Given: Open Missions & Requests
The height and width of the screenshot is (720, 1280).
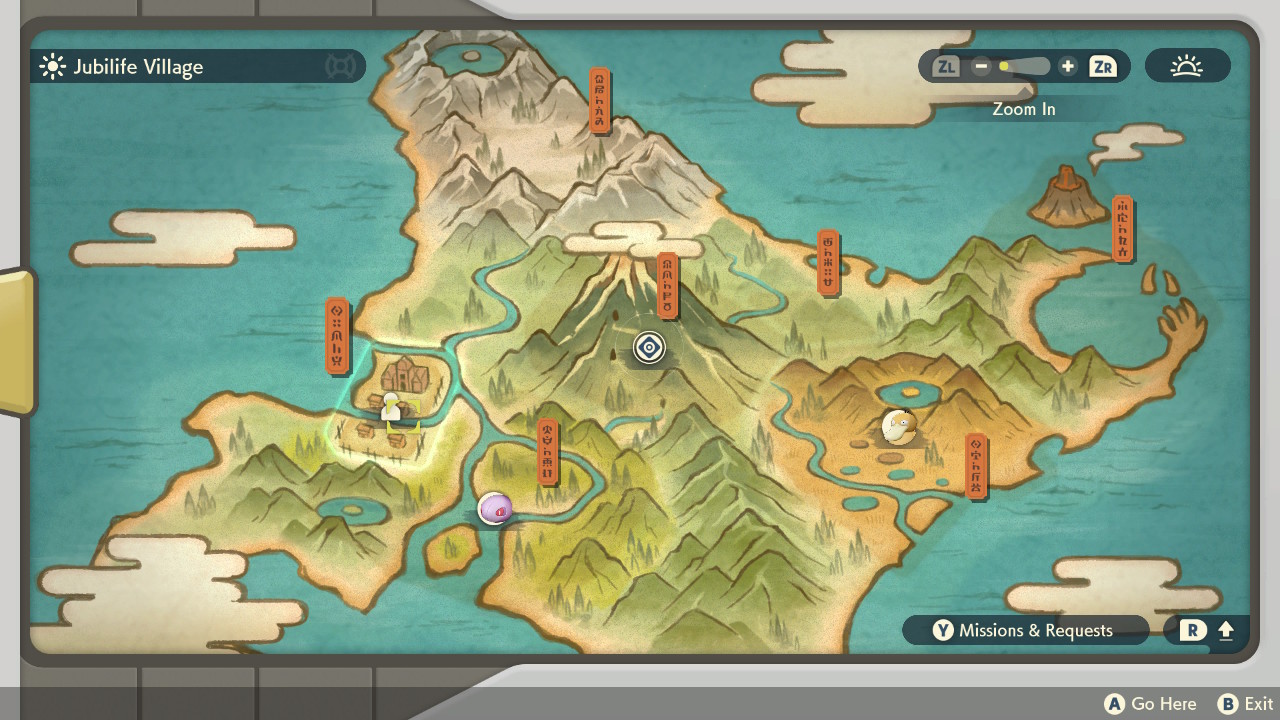Looking at the screenshot, I should point(1025,630).
